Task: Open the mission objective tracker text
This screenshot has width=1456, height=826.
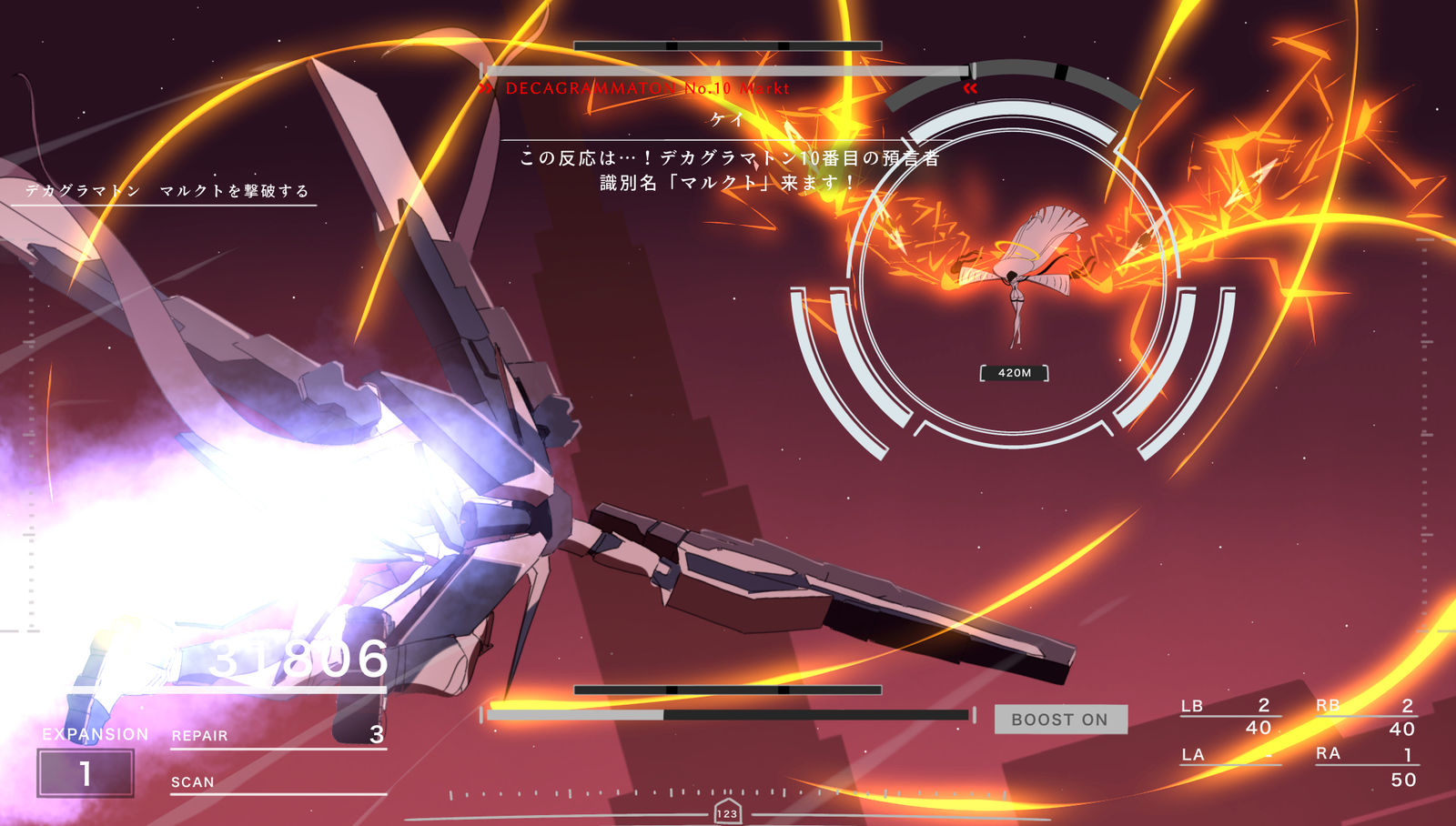Action: tap(167, 191)
